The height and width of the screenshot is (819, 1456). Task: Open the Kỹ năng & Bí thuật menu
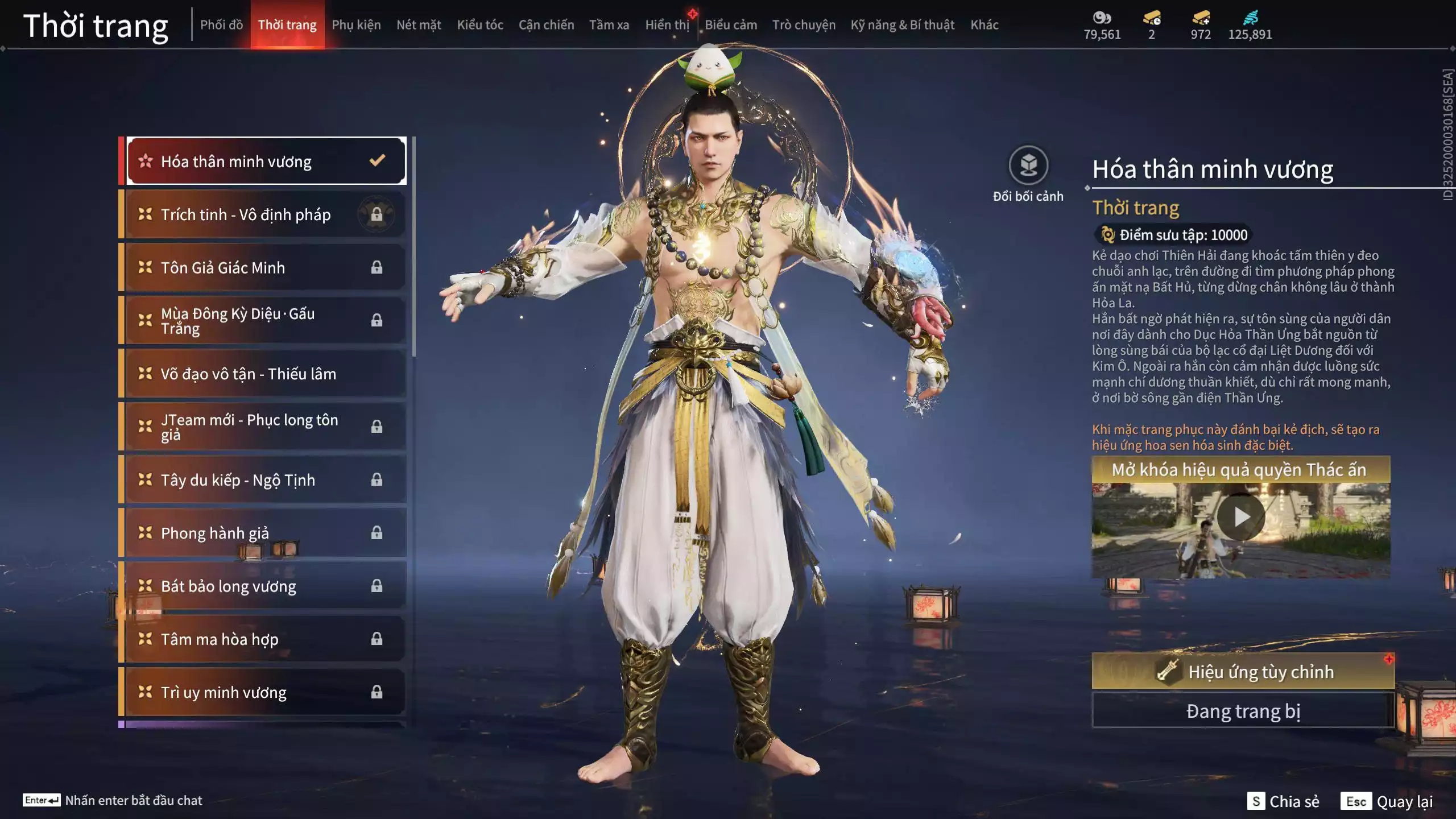pyautogui.click(x=901, y=24)
